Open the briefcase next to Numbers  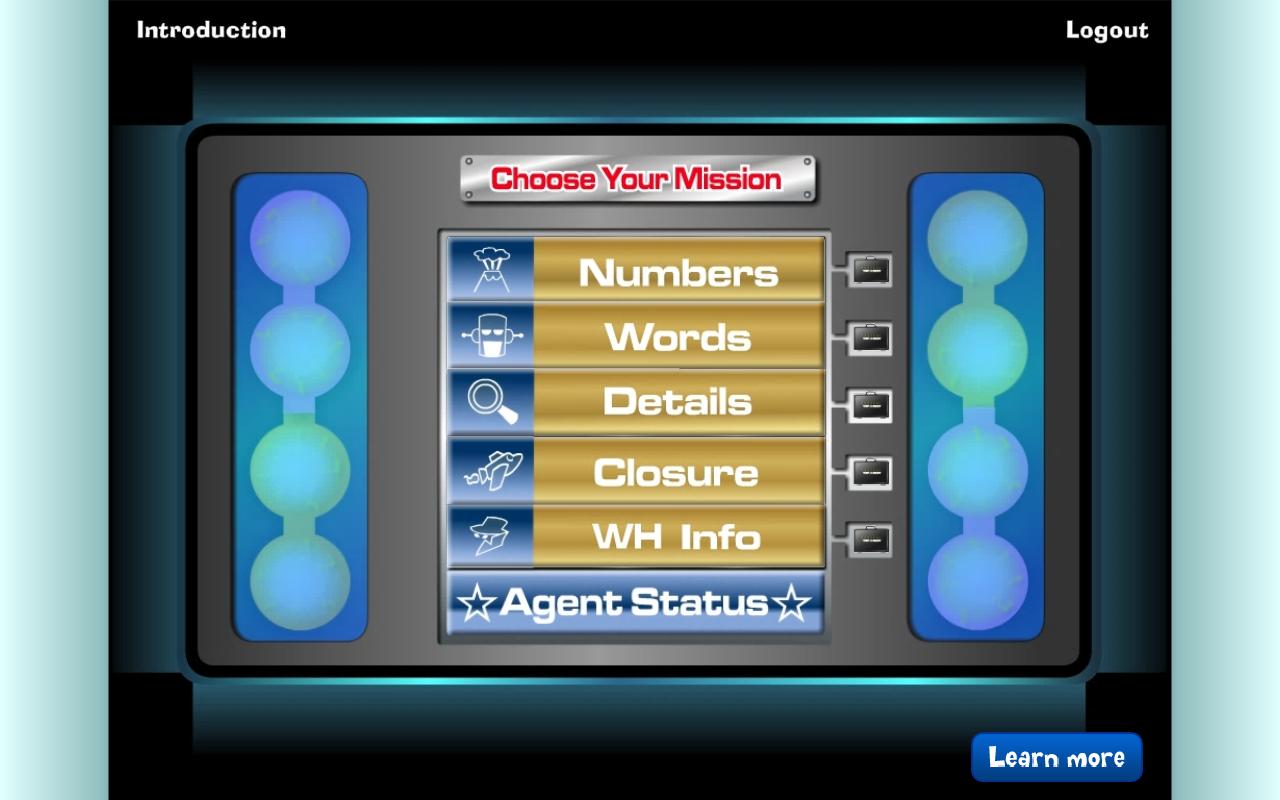click(x=868, y=270)
